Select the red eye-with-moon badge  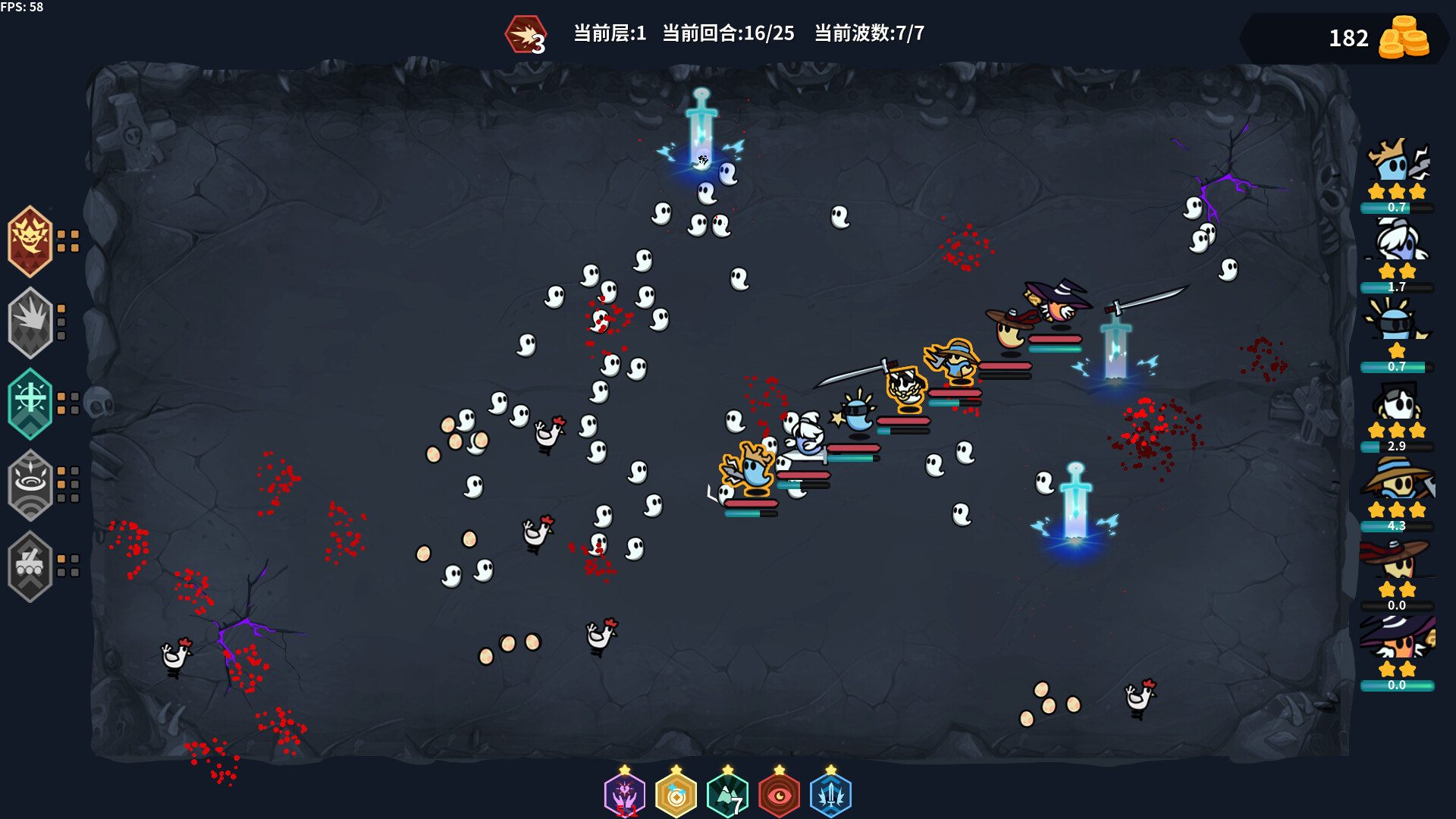coord(780,794)
